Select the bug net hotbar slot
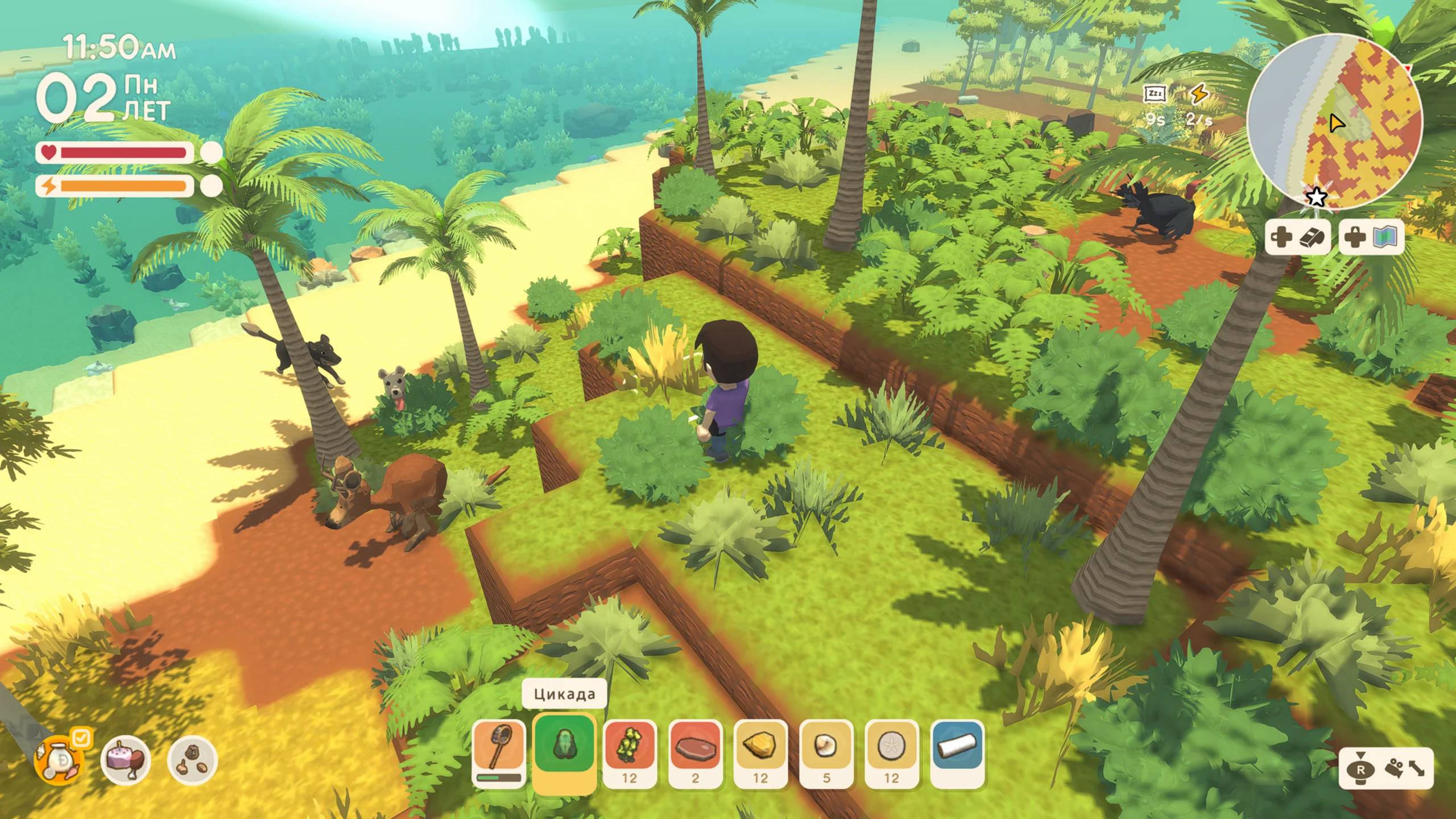This screenshot has height=819, width=1456. (x=499, y=751)
